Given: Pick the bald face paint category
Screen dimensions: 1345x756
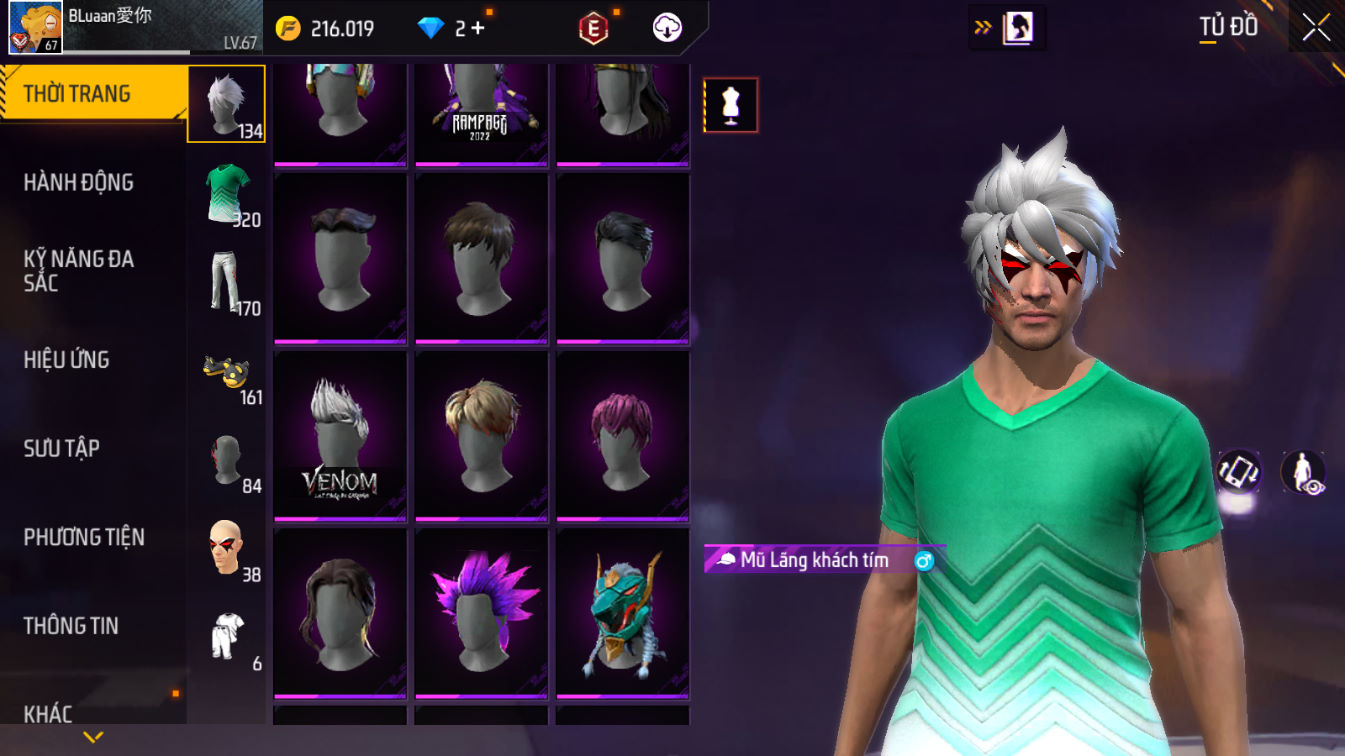Looking at the screenshot, I should point(227,548).
